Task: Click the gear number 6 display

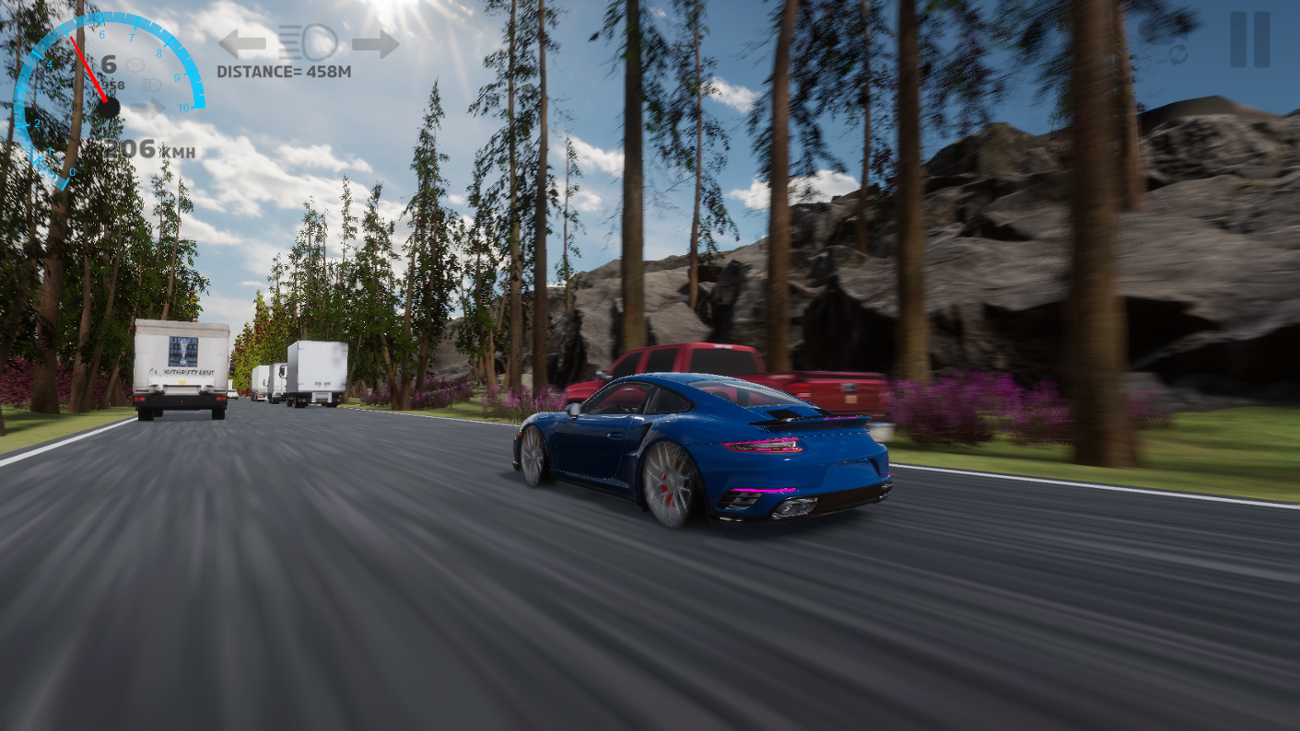Action: tap(109, 63)
